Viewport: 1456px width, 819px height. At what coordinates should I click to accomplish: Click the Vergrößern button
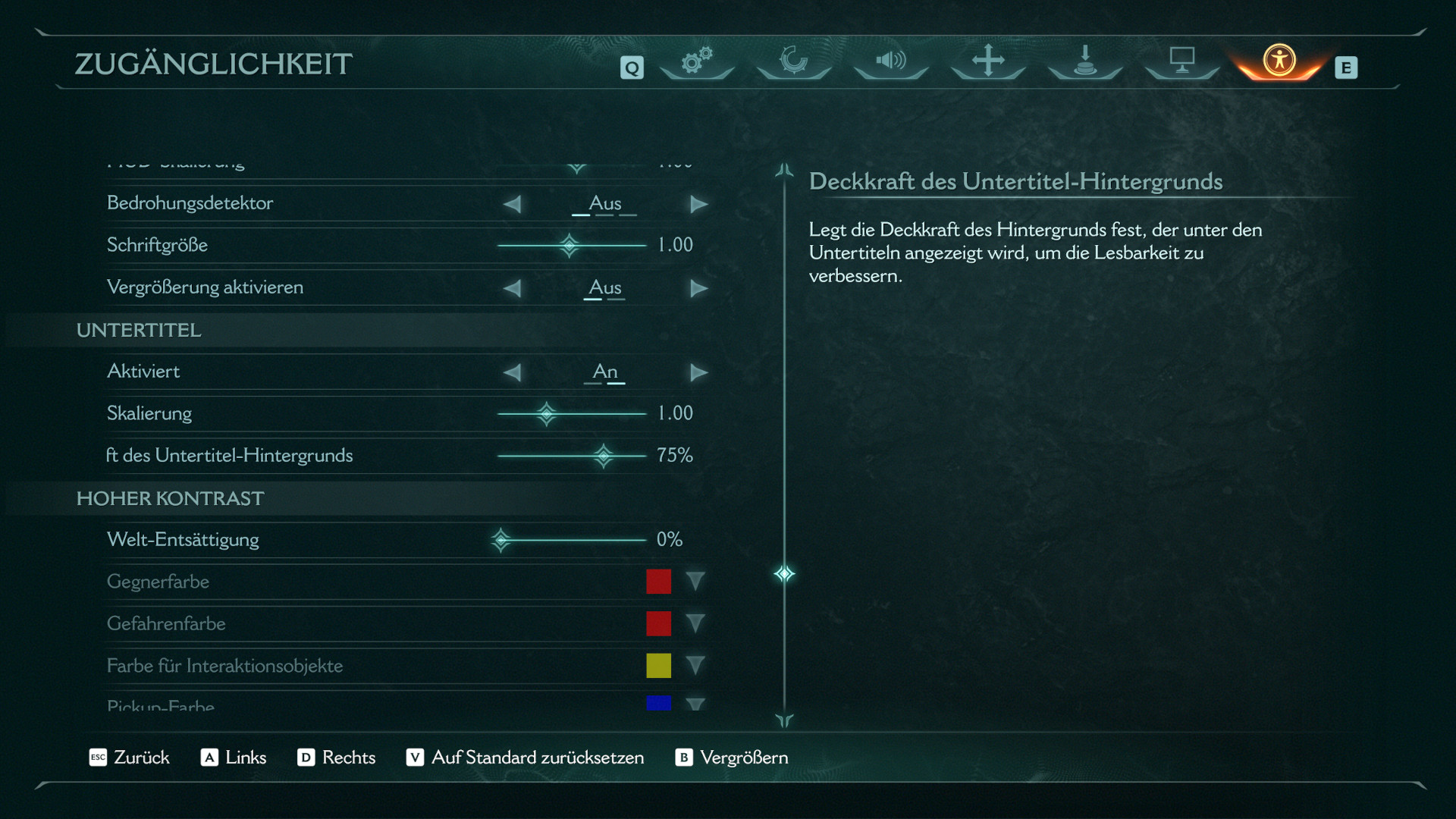[x=732, y=758]
